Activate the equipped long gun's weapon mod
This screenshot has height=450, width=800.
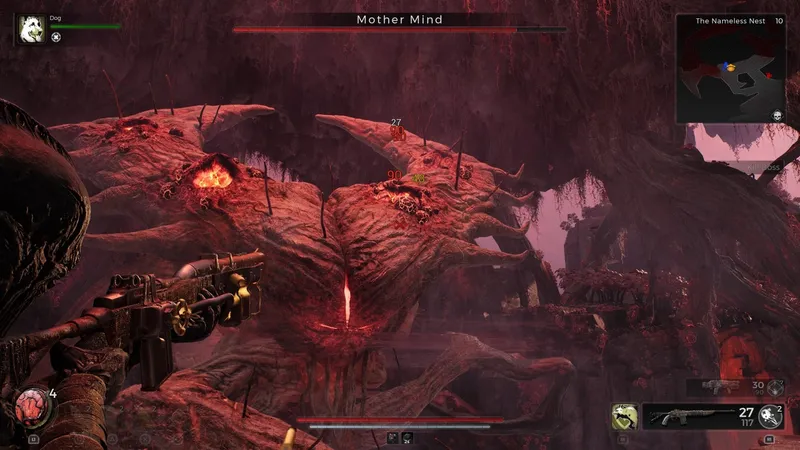(x=769, y=416)
